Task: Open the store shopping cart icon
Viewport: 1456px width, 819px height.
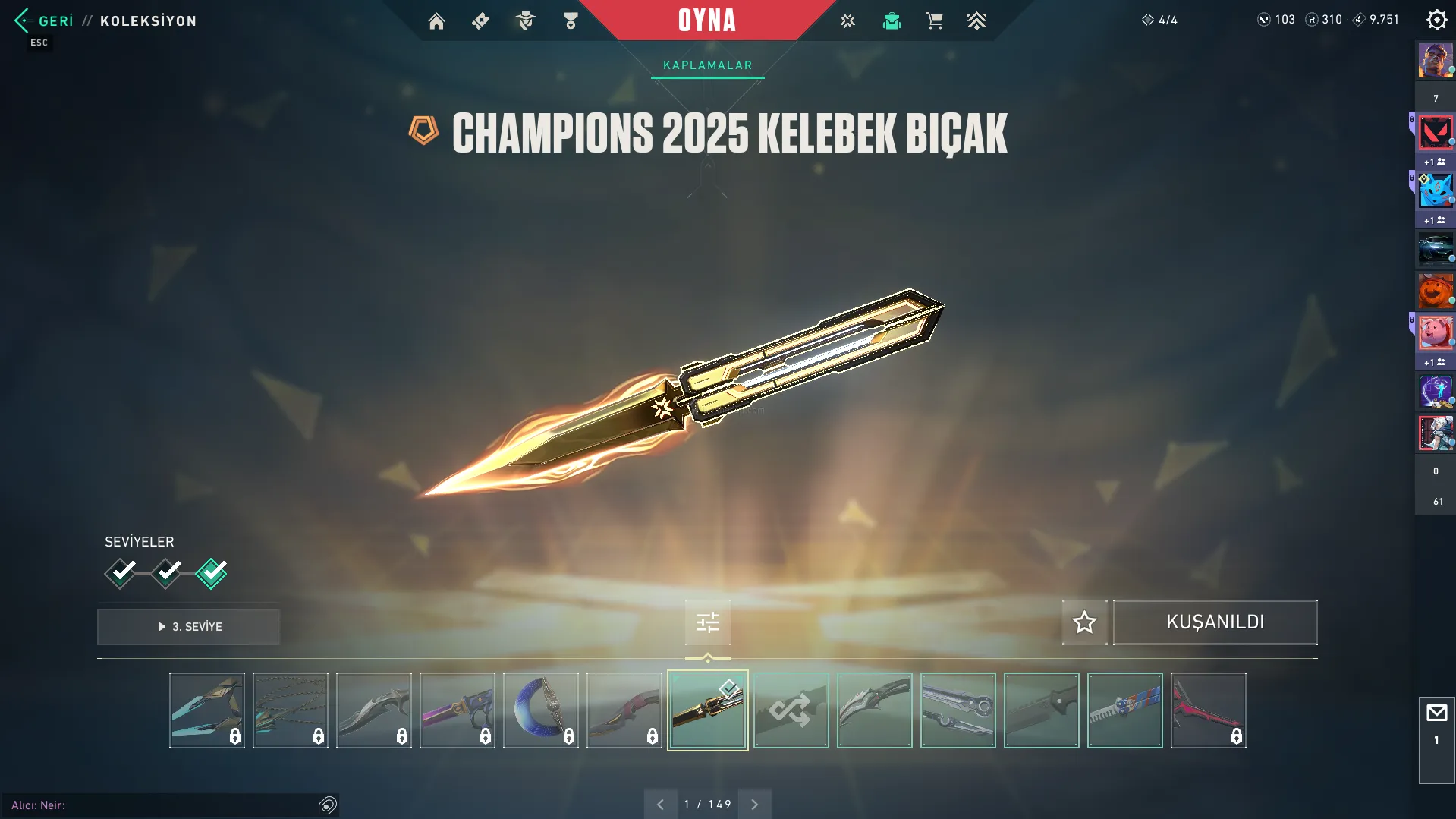Action: [x=934, y=21]
